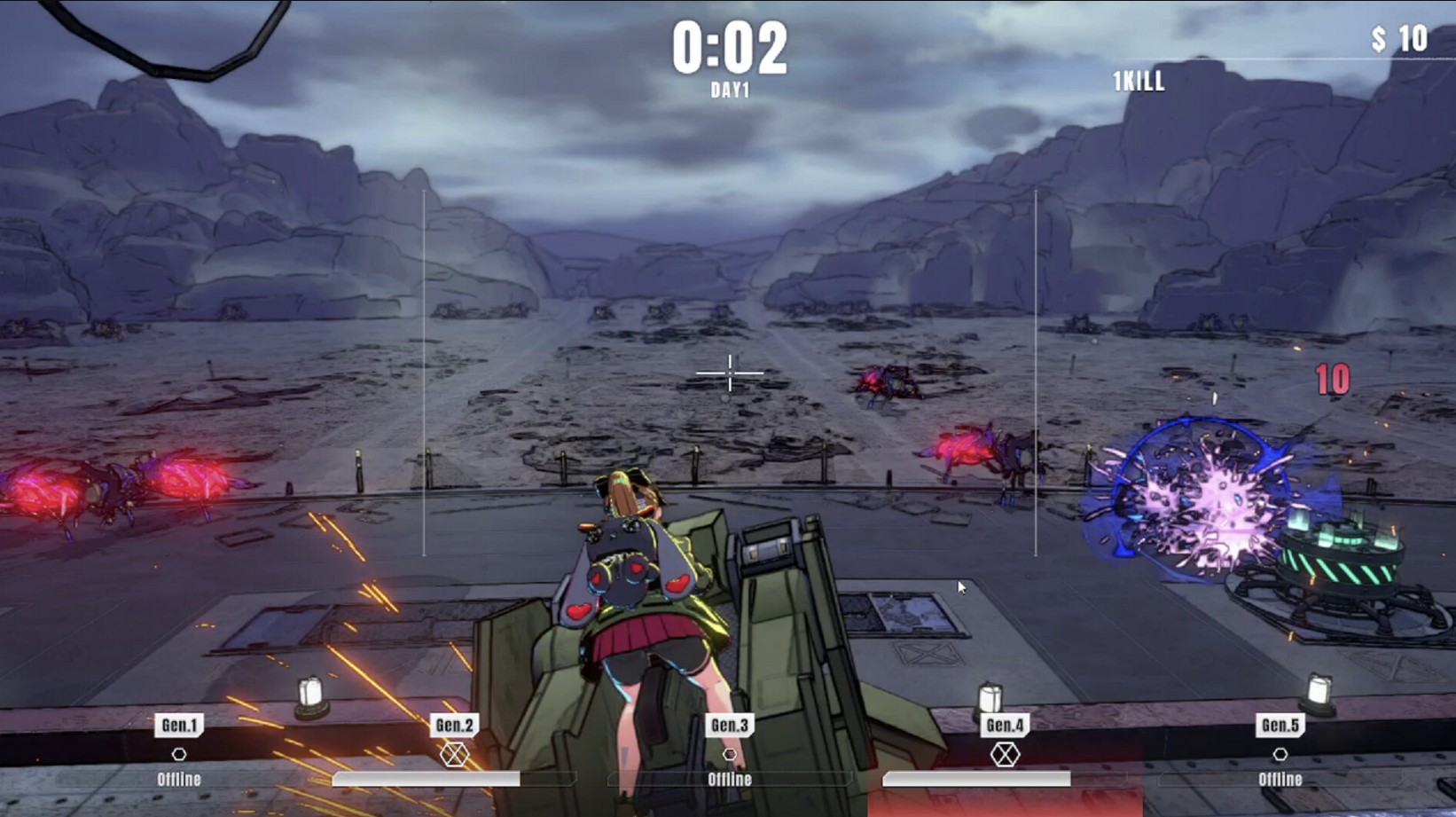Expand the Gen.4 generator panel
Image resolution: width=1456 pixels, height=817 pixels.
point(1004,725)
